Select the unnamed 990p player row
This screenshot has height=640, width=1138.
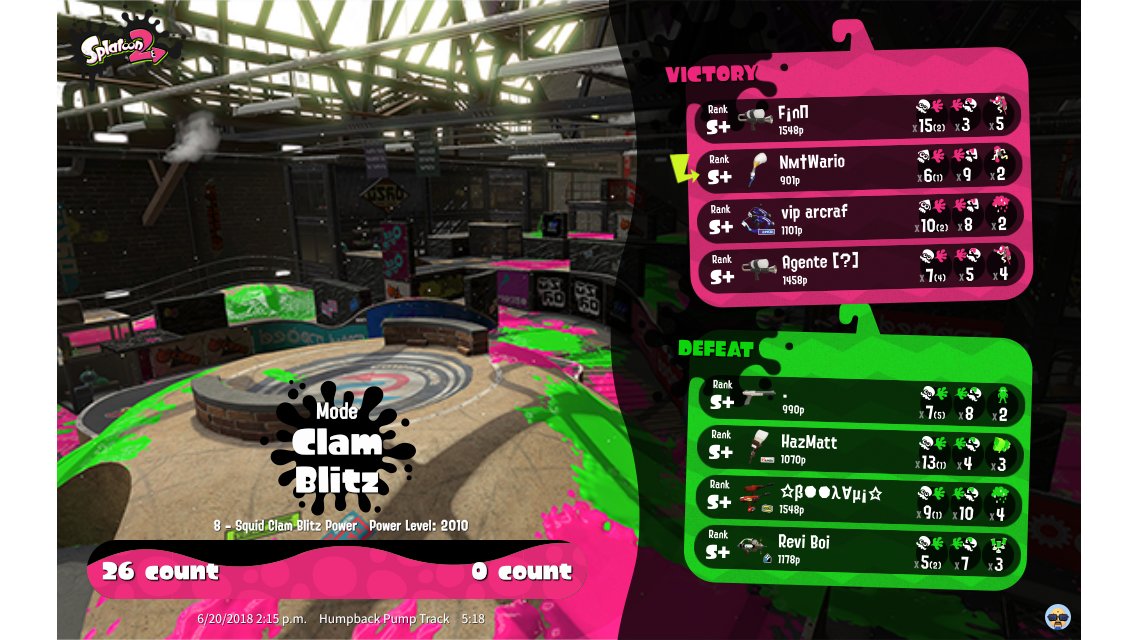[x=860, y=399]
